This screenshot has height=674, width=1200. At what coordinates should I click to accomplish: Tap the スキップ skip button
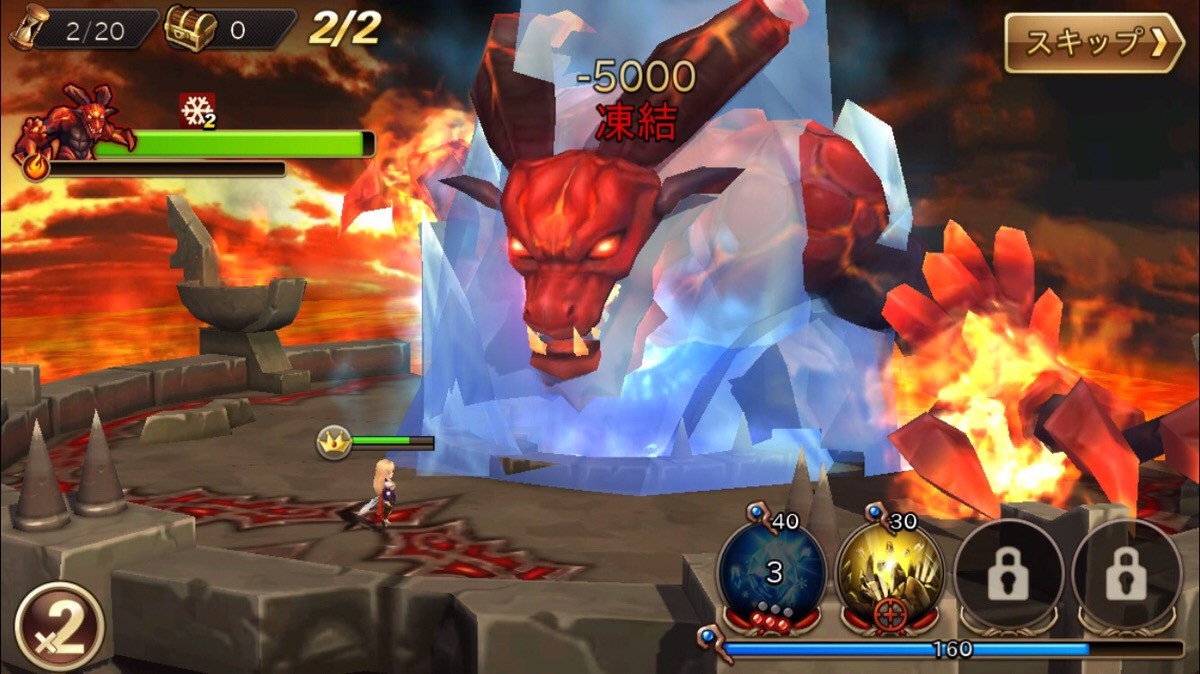(x=1093, y=43)
